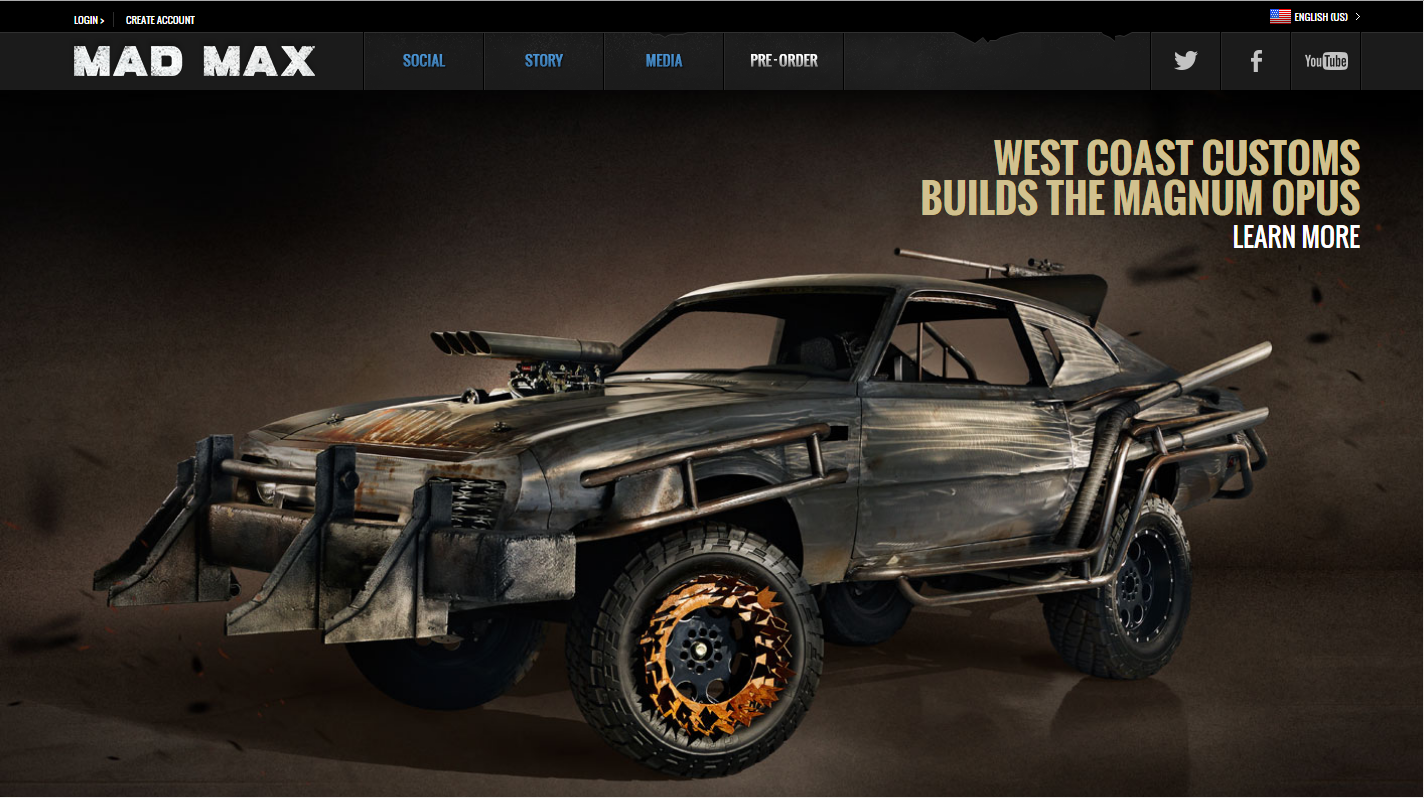Open the MEDIA section
Viewport: 1424px width, 798px height.
(663, 61)
